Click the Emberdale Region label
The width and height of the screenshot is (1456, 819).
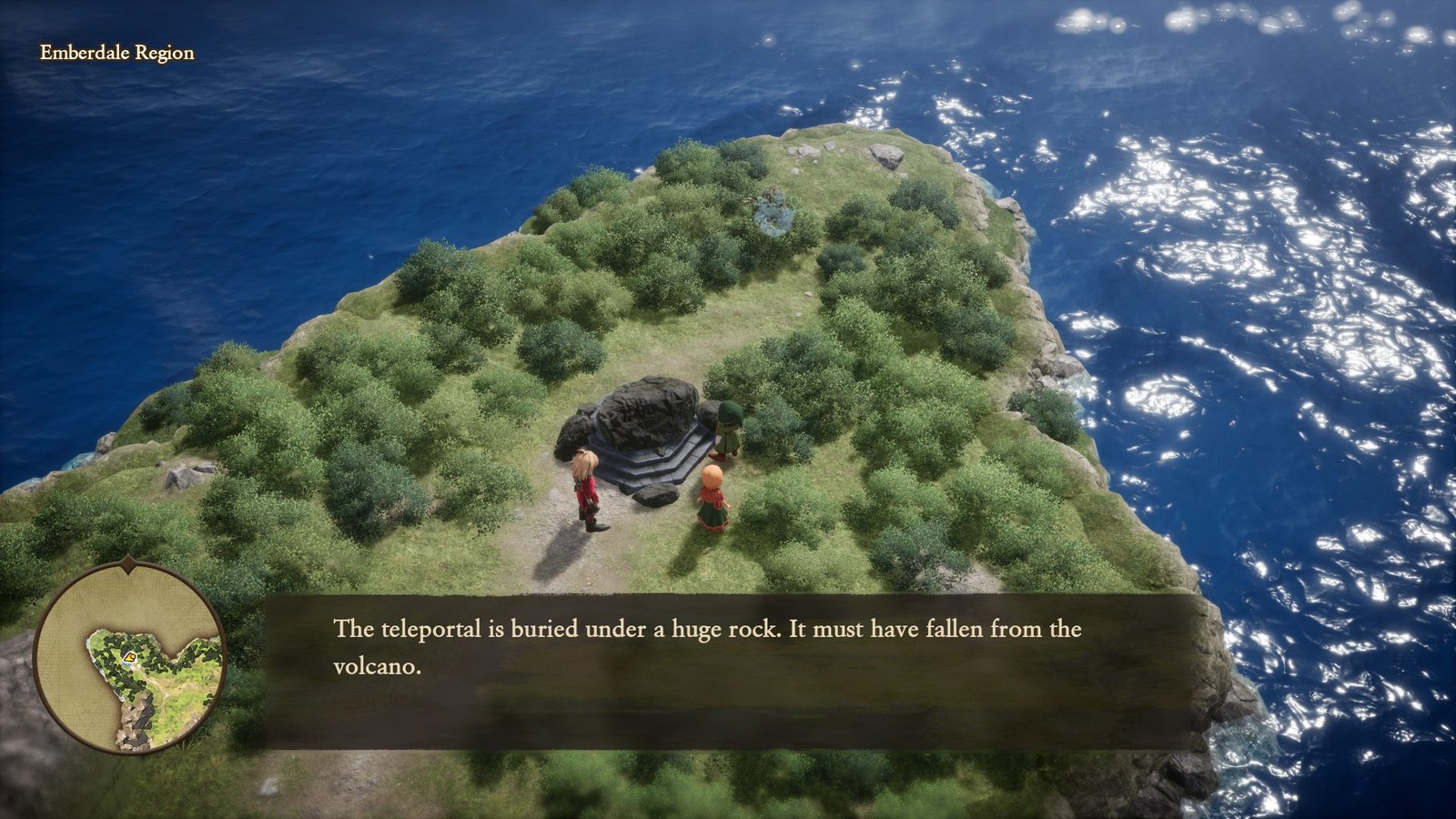[115, 53]
